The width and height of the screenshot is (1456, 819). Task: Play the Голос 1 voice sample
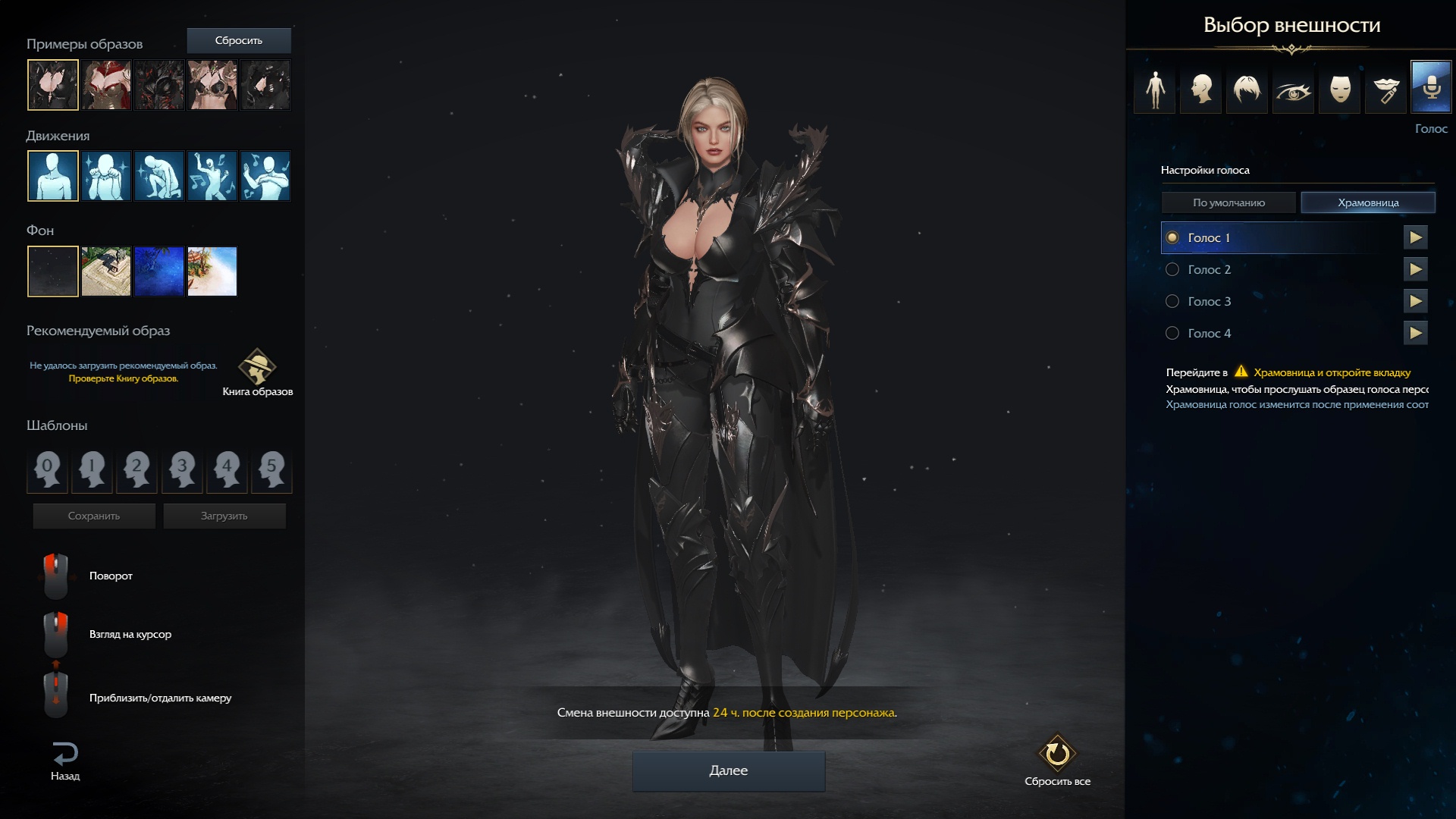(1415, 237)
